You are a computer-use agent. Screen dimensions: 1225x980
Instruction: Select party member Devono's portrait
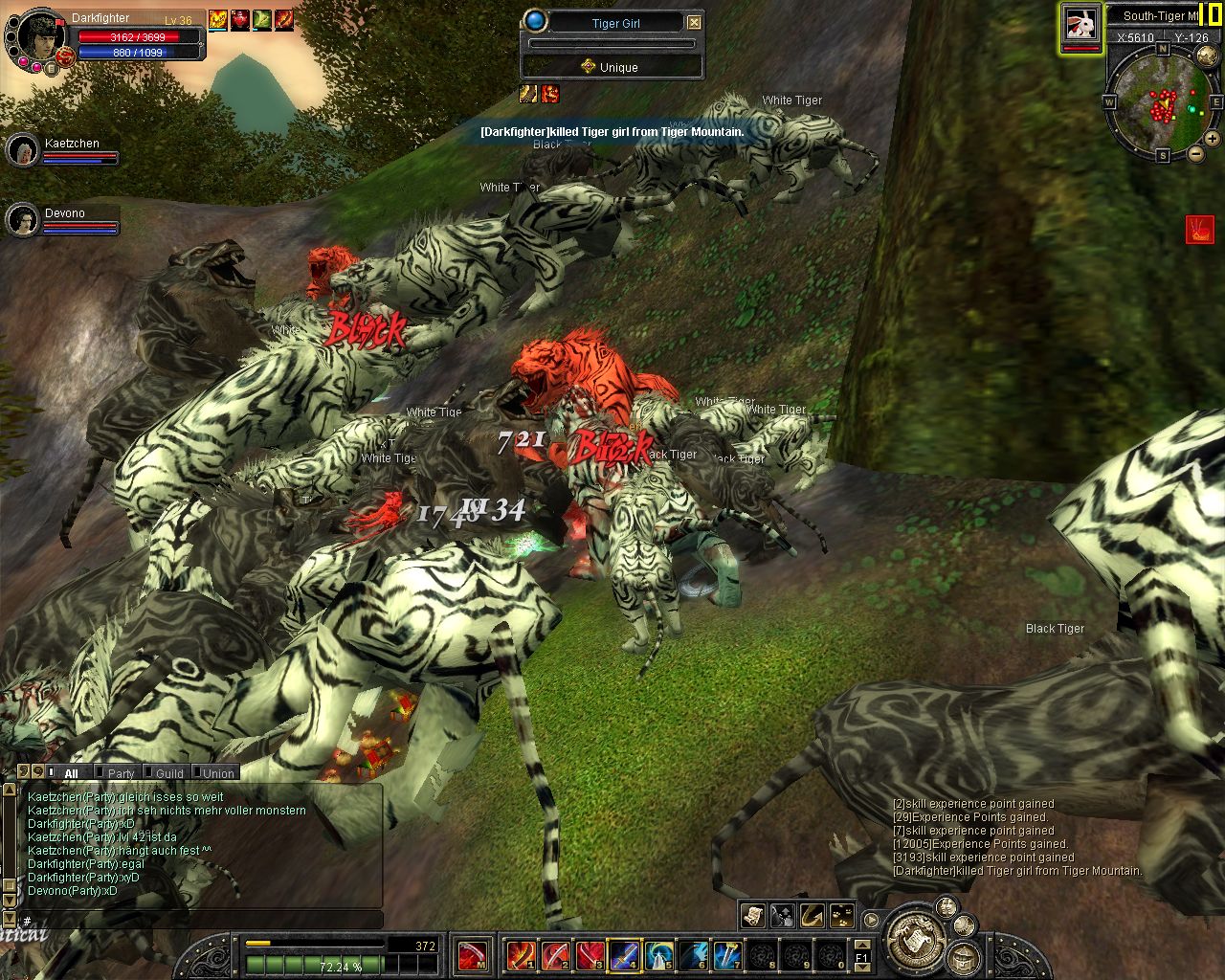(22, 220)
